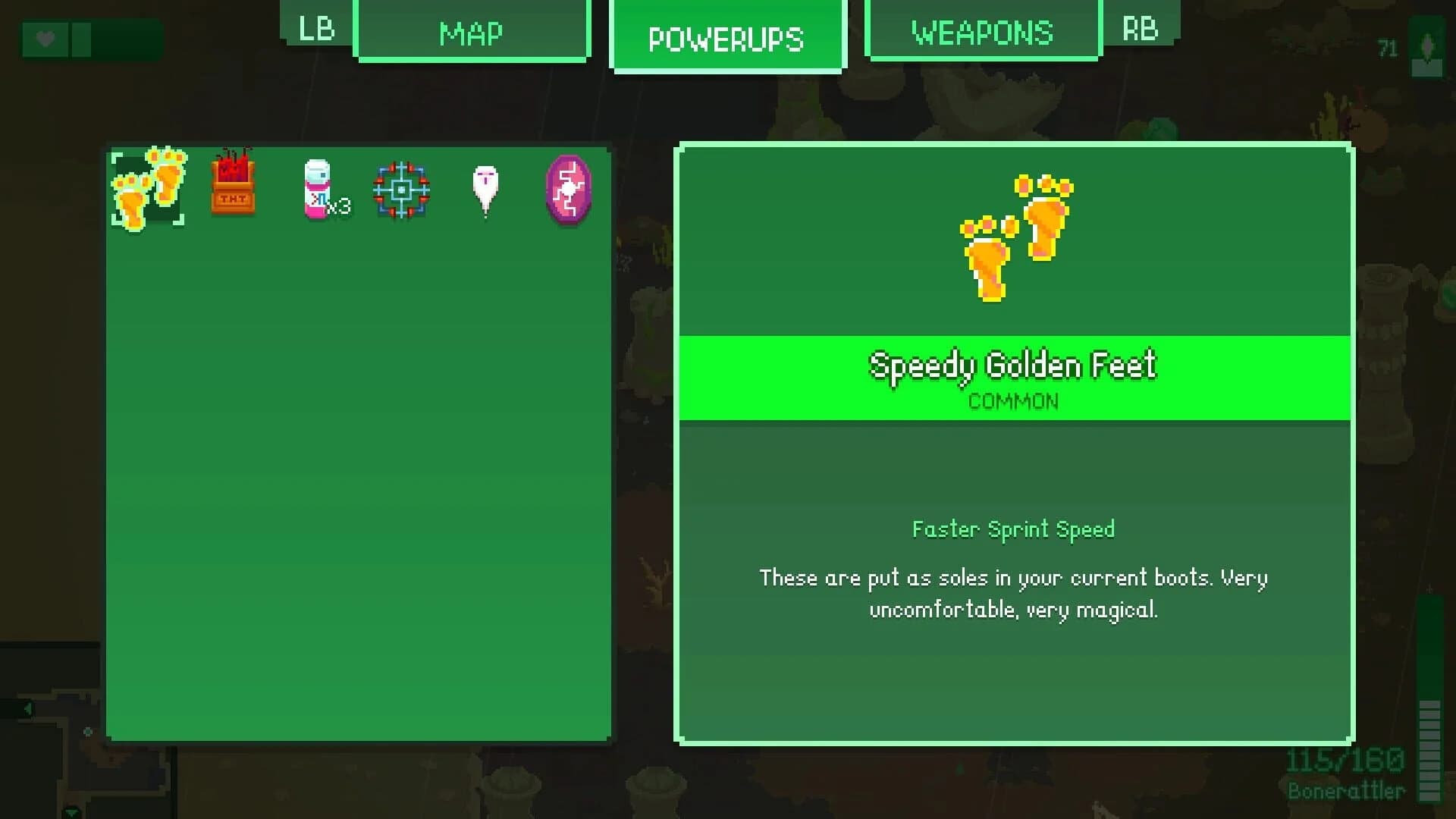Click the golden feet artwork in the detail panel
1456x819 pixels.
(1016, 239)
